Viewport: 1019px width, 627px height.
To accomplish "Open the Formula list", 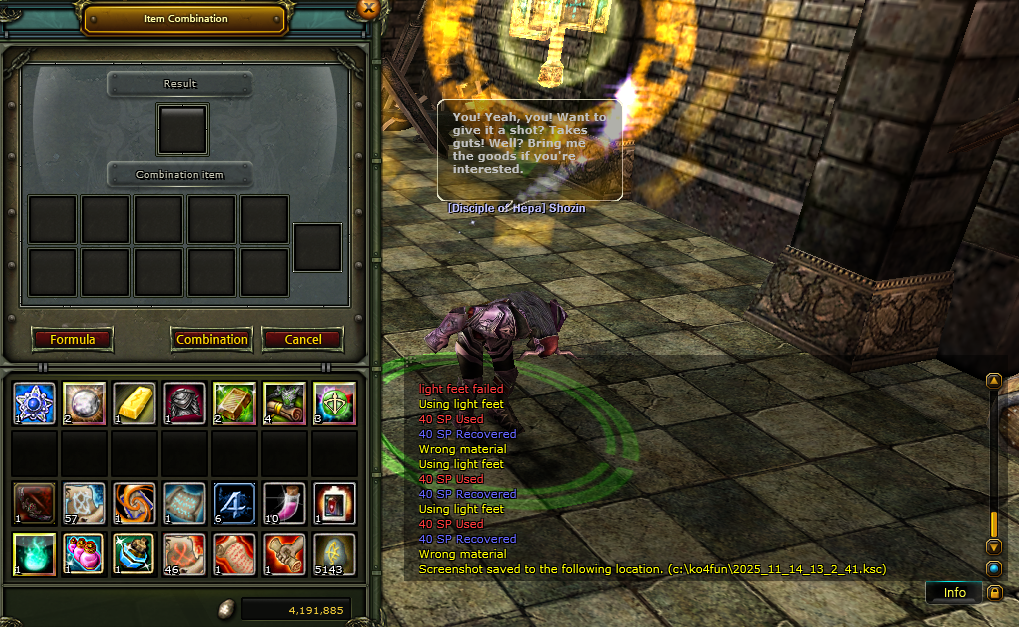I will tap(72, 339).
